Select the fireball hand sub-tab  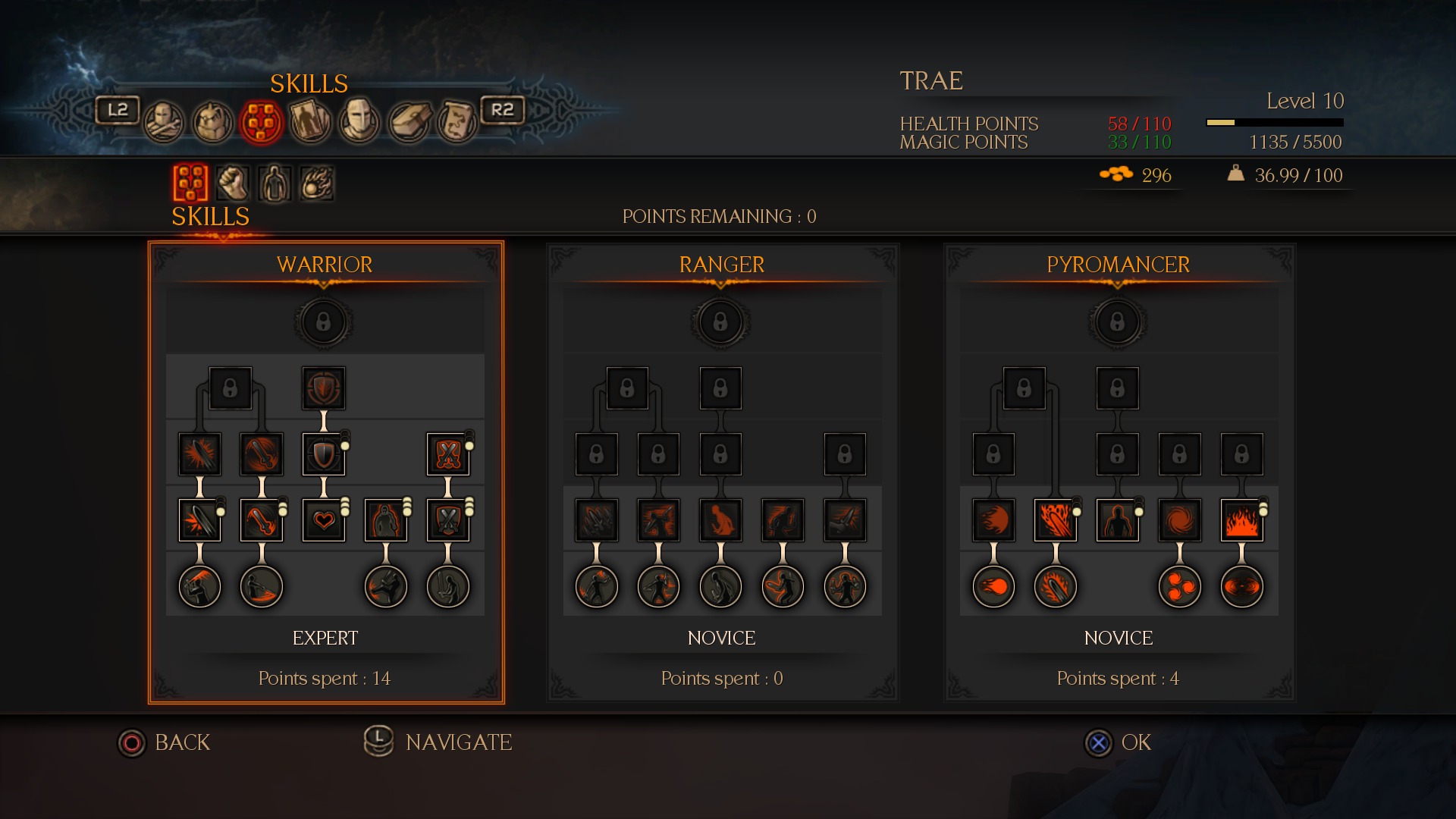(316, 183)
